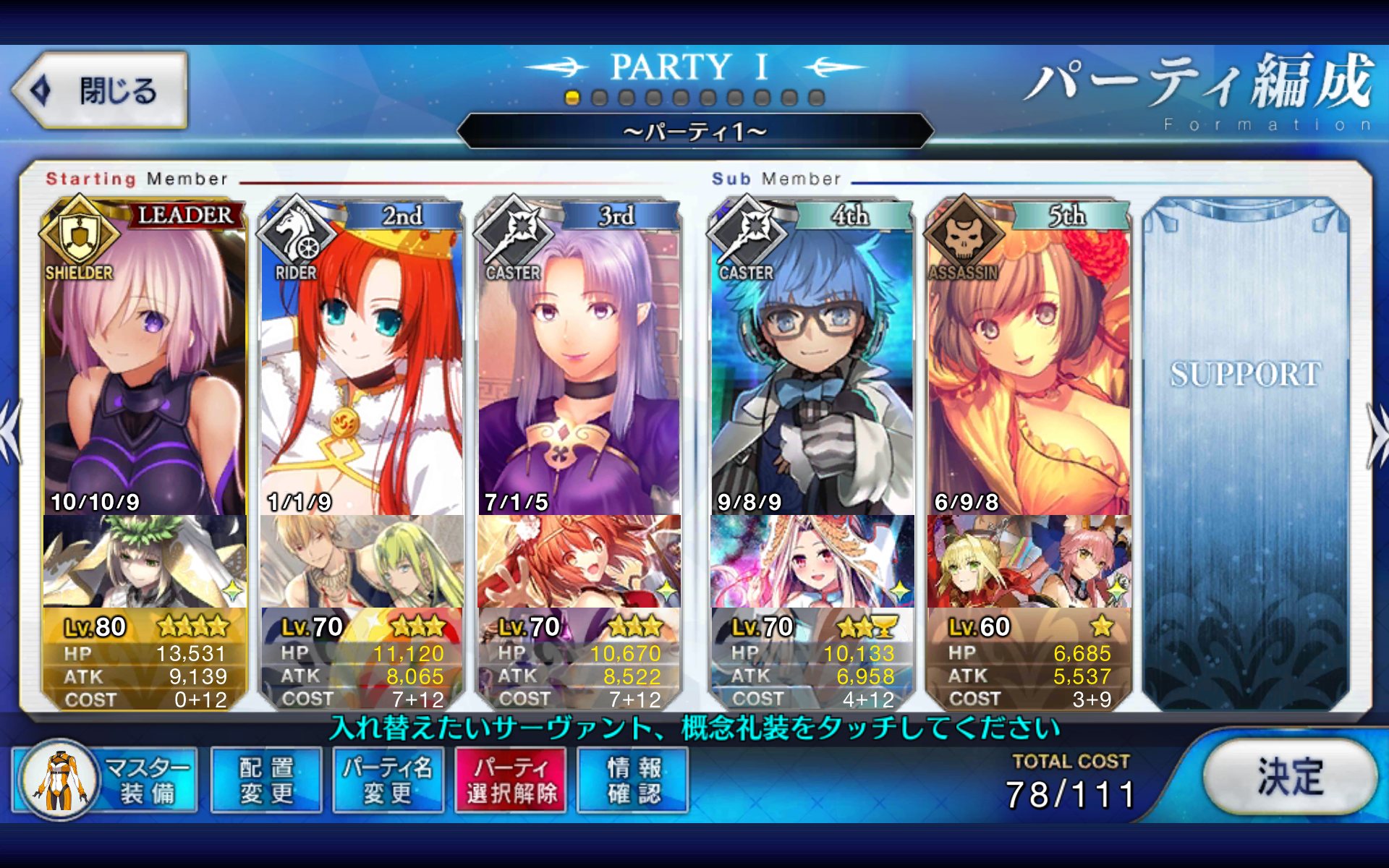Switch to the next party with right arrow
Viewport: 1389px width, 868px height.
pos(1377,435)
